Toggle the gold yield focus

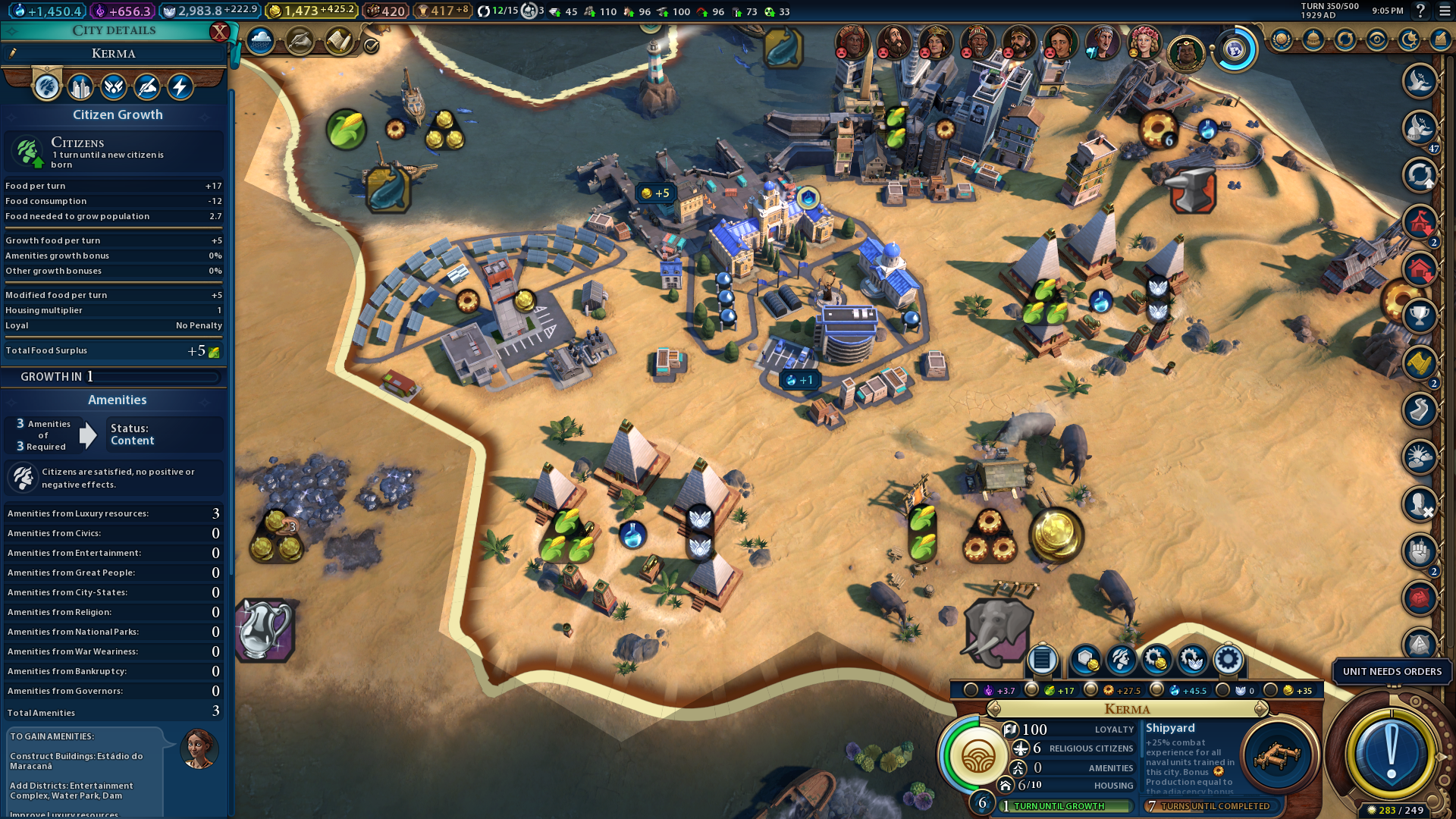(x=1270, y=690)
